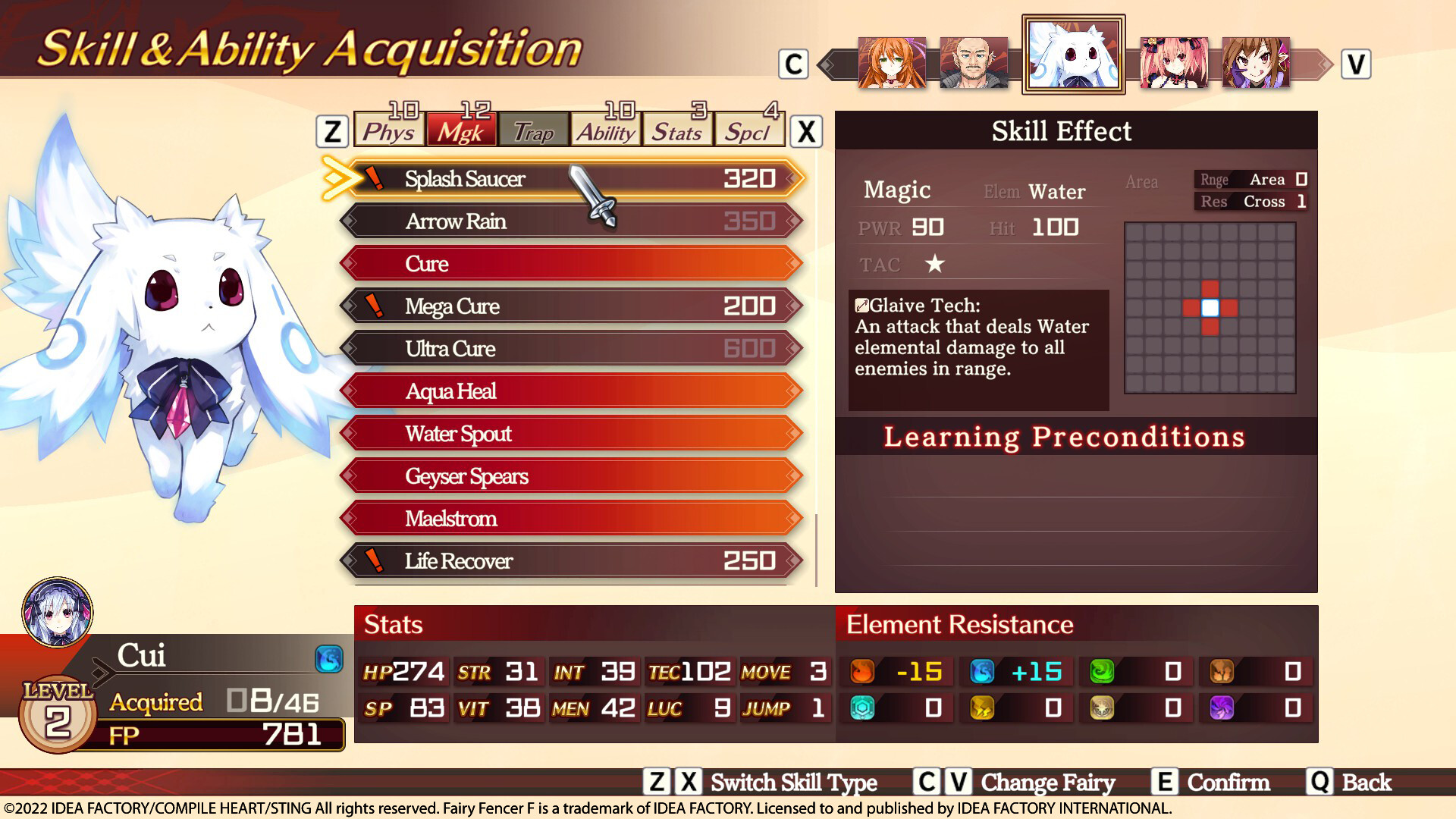Click the purple dark resistance icon

(1221, 709)
